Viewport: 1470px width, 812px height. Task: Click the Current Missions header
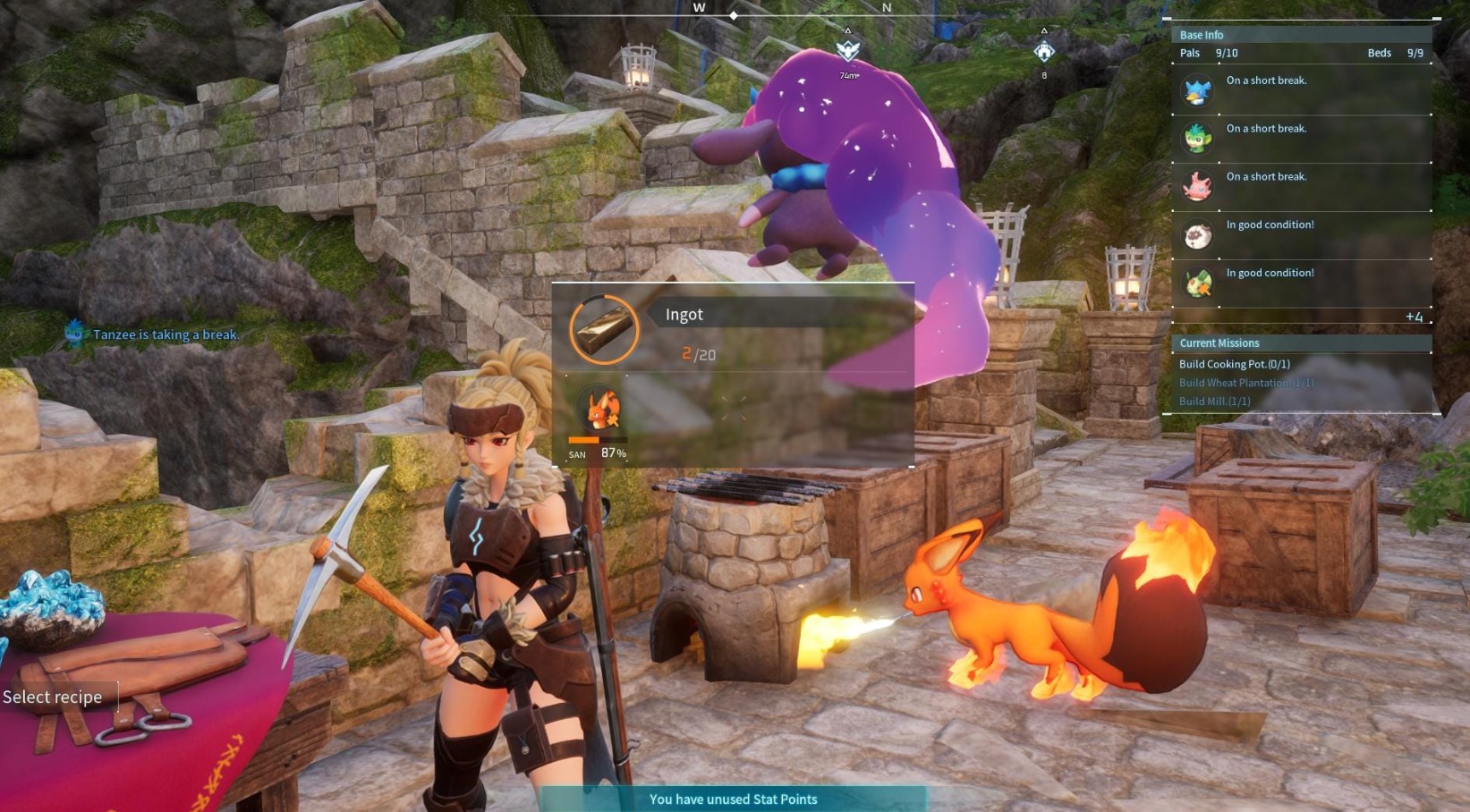coord(1219,343)
